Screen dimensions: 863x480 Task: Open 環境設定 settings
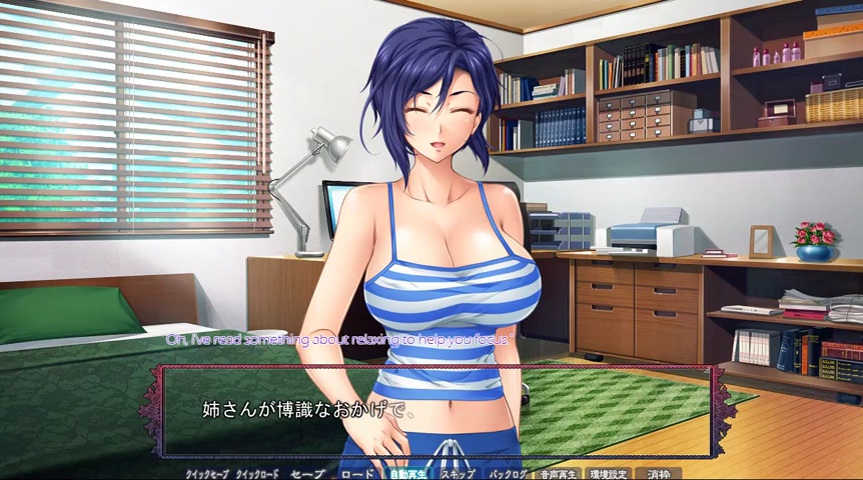[608, 473]
